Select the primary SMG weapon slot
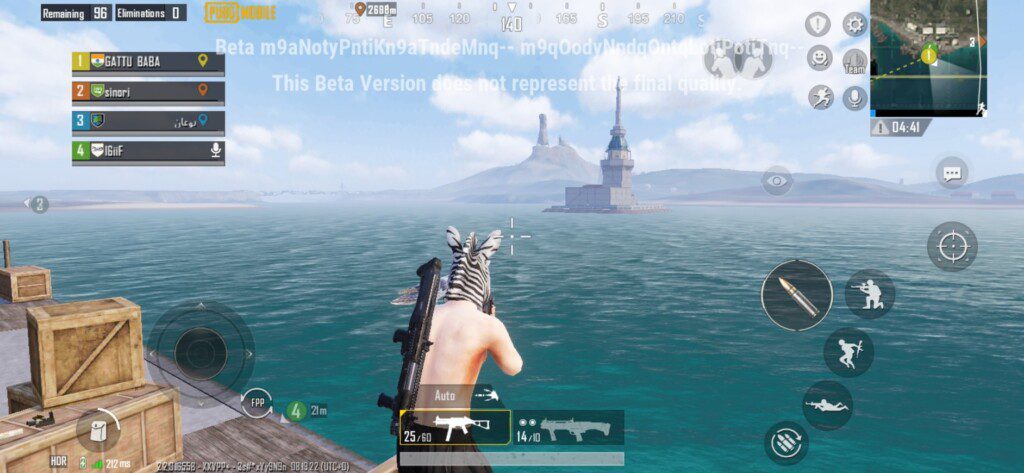 [x=455, y=427]
